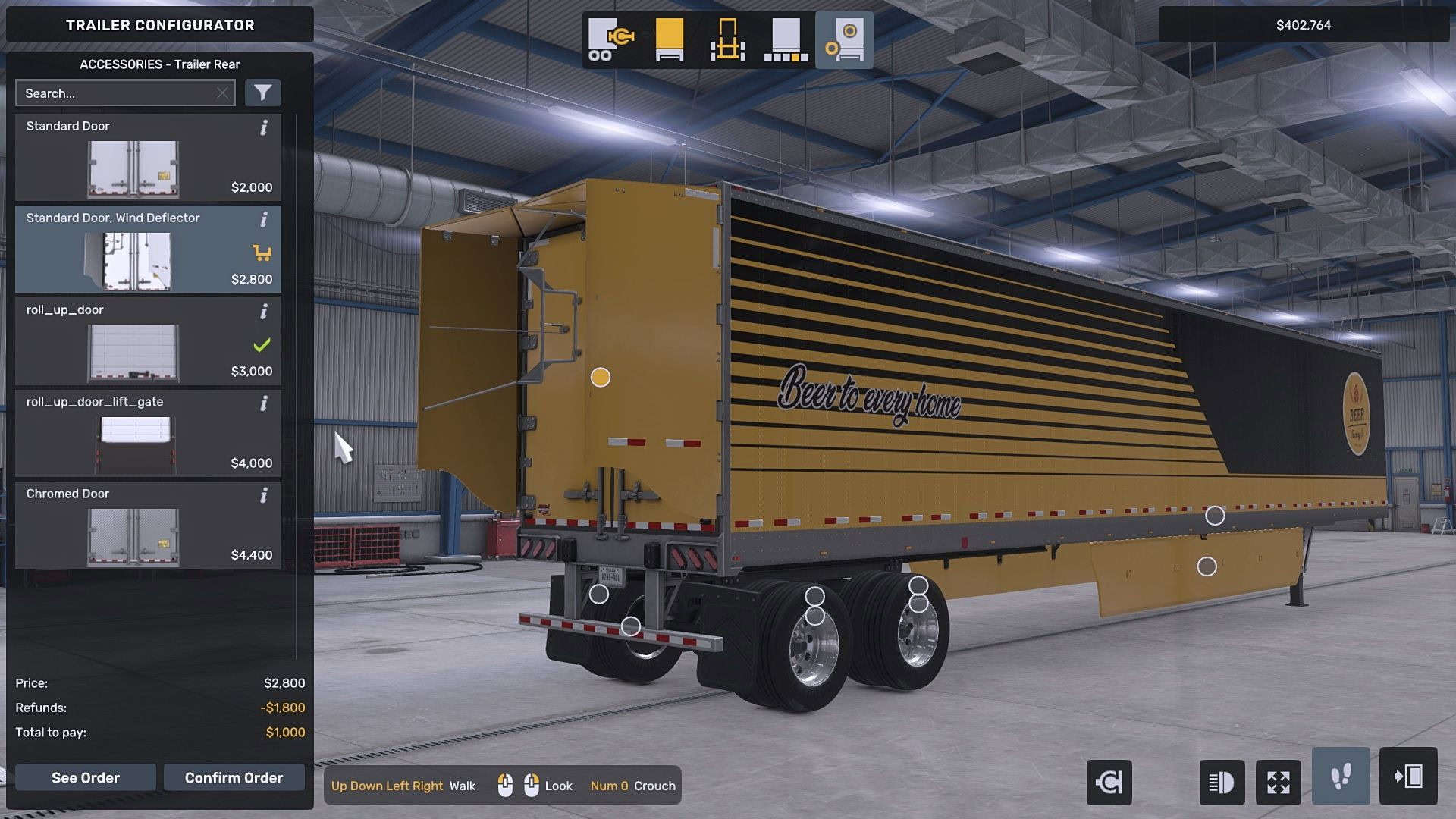This screenshot has width=1456, height=819.
Task: Toggle the footsteps walk mode button
Action: (1341, 777)
